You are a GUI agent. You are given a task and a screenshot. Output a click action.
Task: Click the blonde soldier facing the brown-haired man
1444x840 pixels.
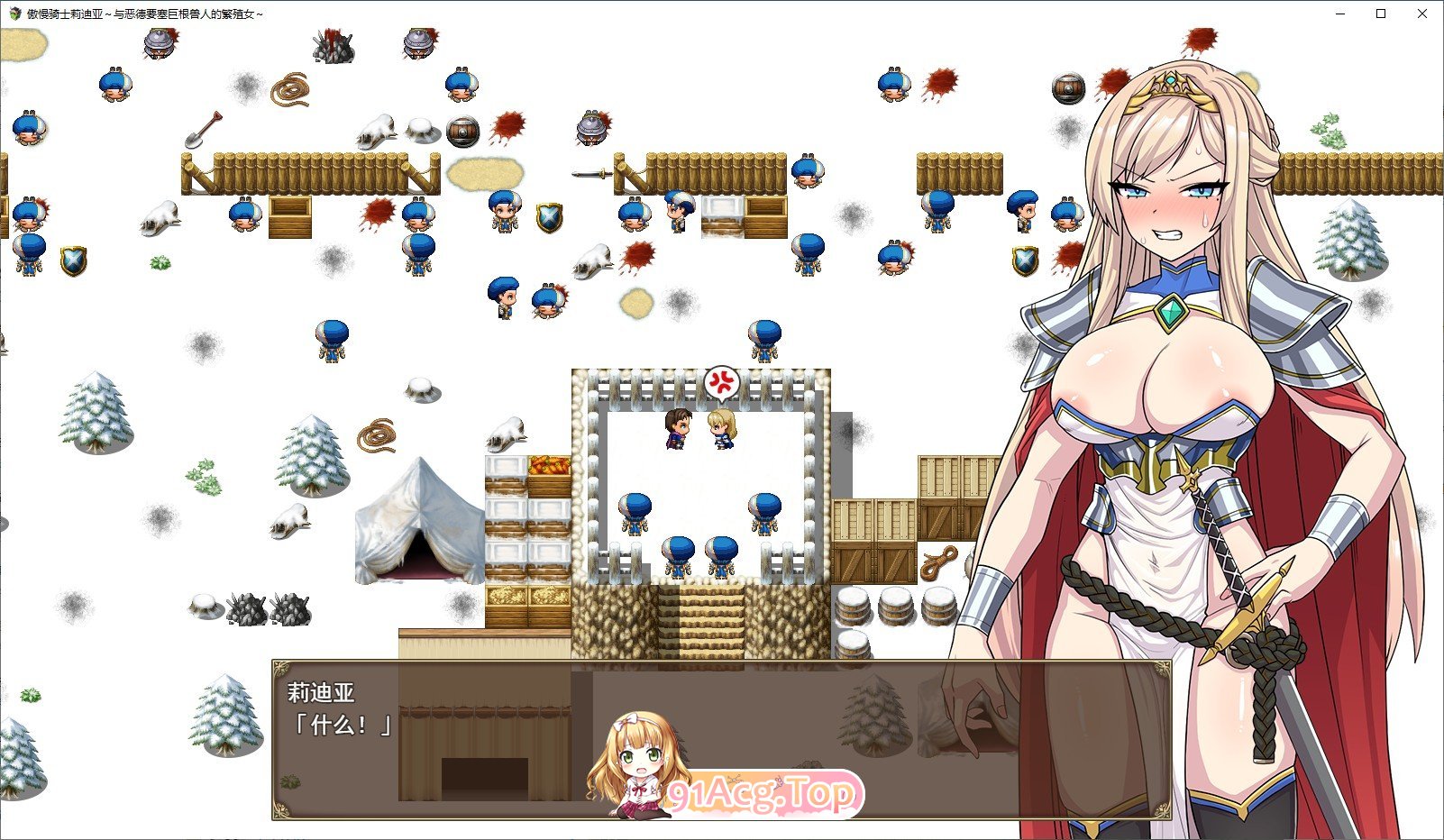(x=721, y=429)
